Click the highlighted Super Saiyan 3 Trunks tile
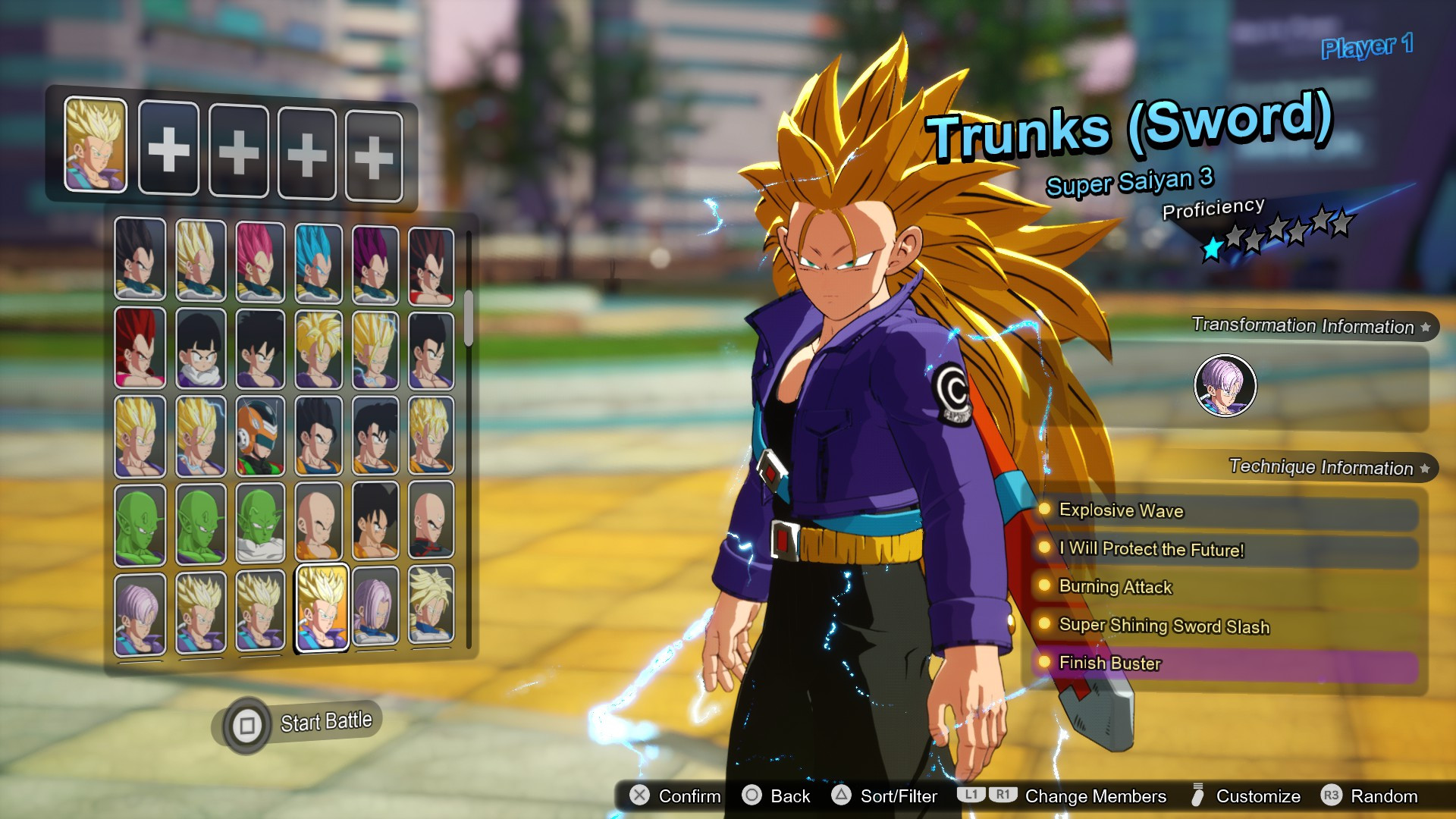1456x819 pixels. point(322,608)
